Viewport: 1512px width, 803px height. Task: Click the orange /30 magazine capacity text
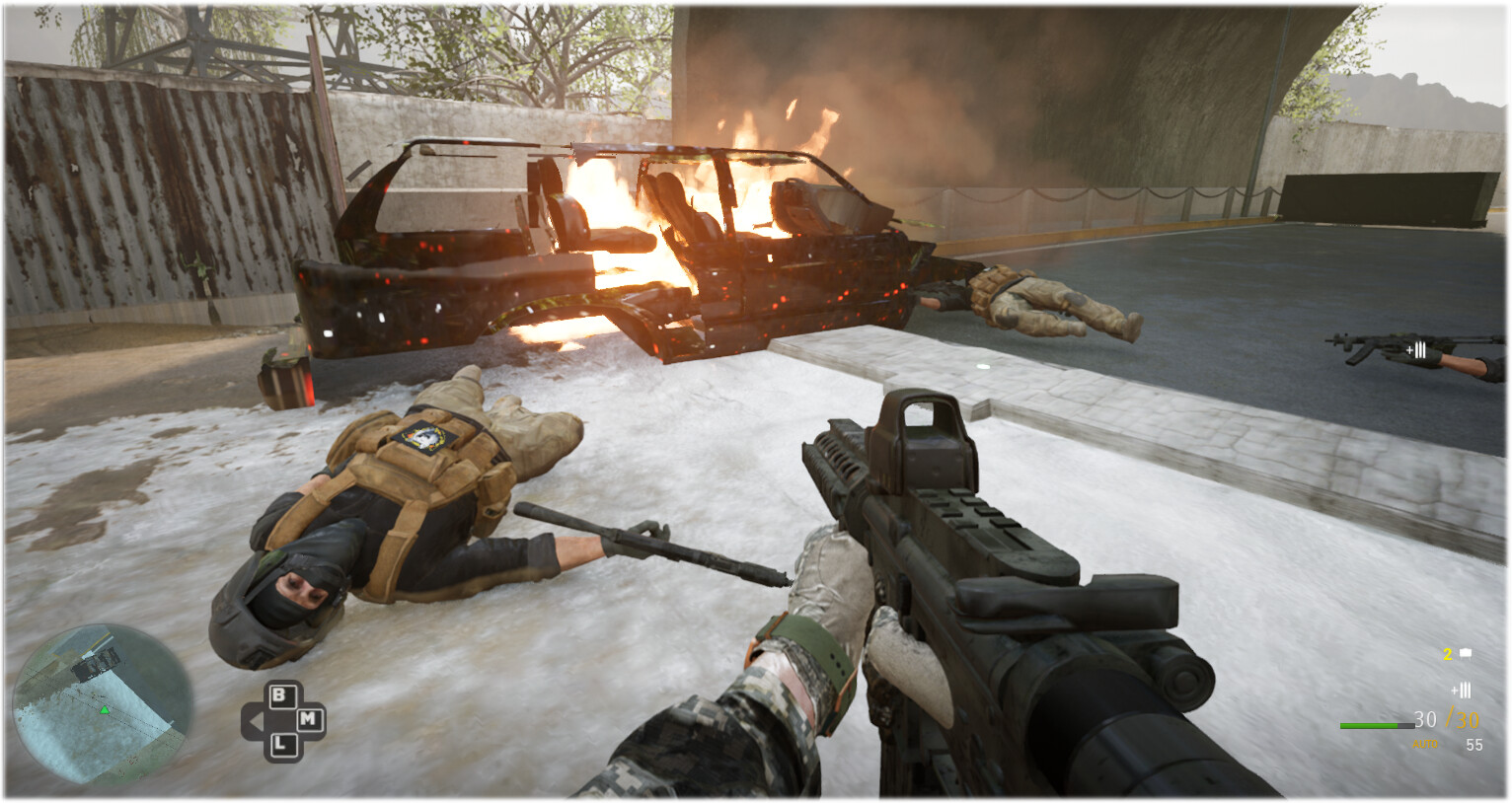(1464, 718)
